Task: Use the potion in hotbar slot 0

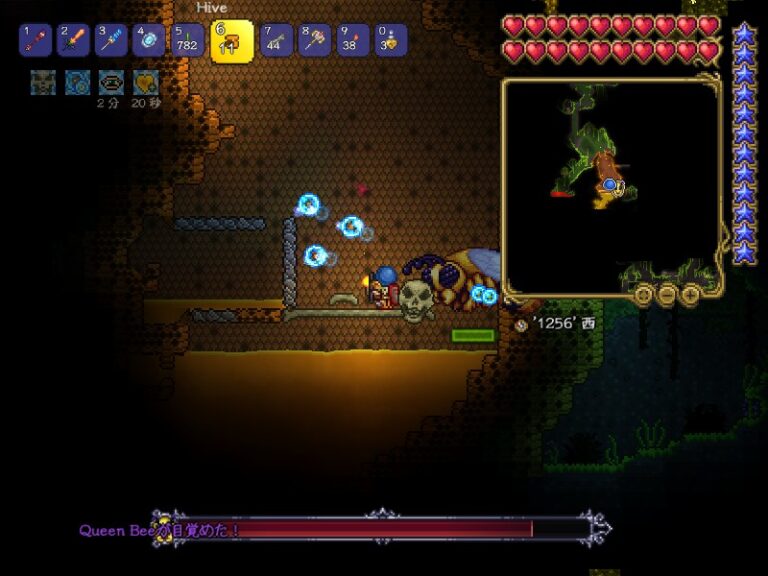Action: click(x=390, y=40)
